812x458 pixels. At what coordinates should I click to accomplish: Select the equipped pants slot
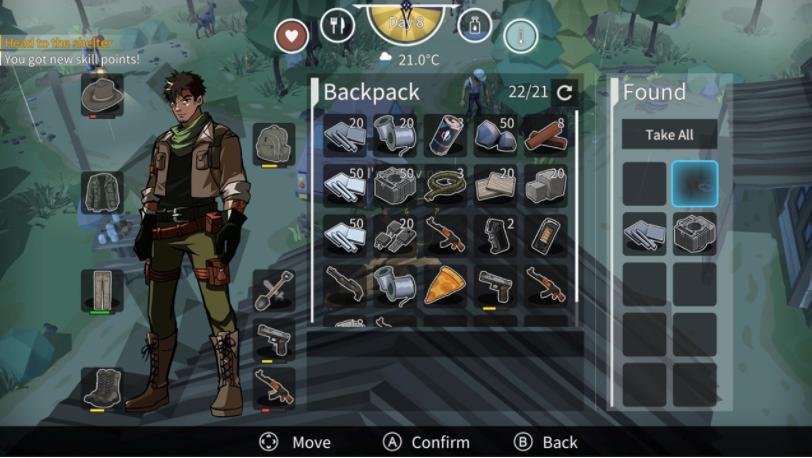[x=102, y=290]
